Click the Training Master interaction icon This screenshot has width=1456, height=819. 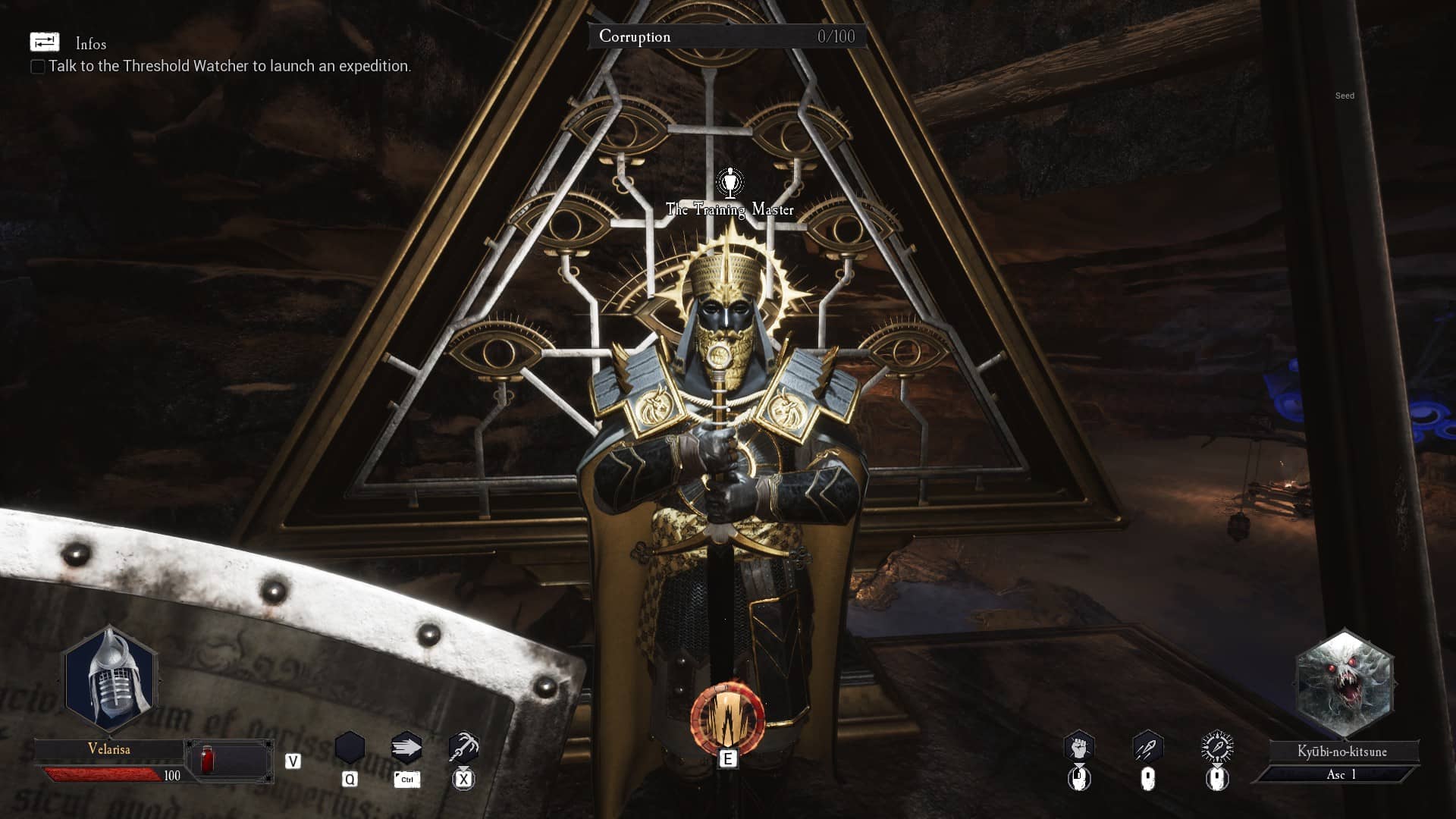coord(727,720)
